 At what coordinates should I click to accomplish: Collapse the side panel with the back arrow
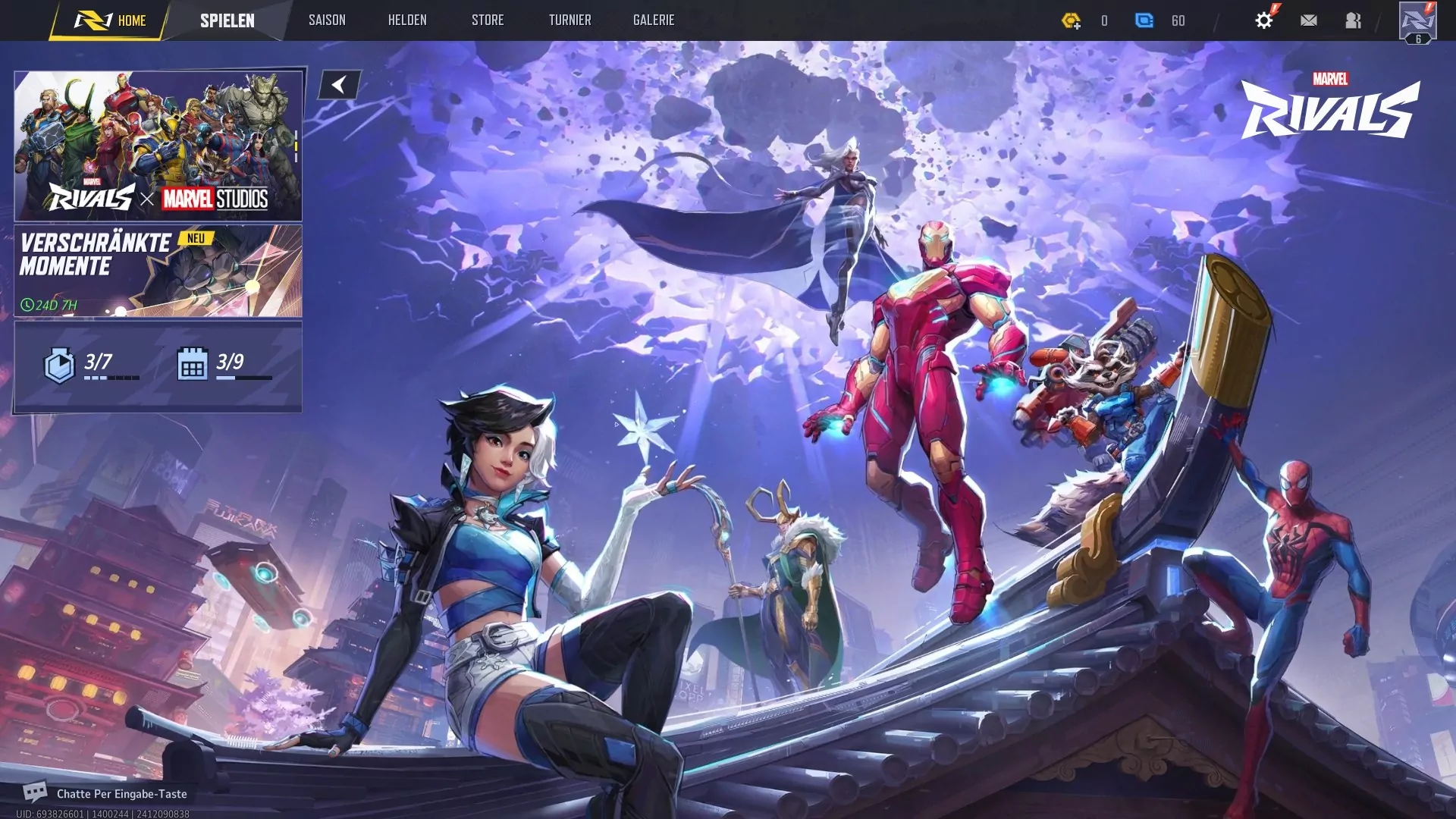point(339,83)
